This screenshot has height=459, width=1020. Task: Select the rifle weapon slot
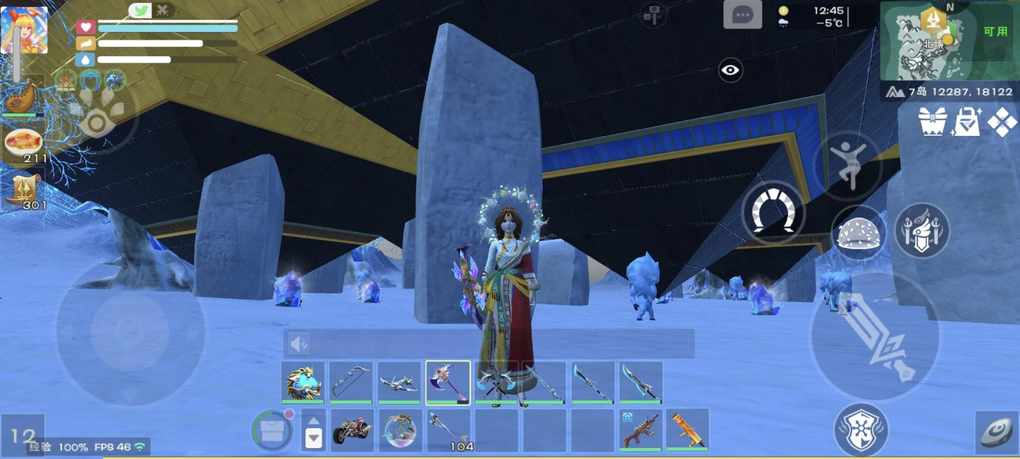click(640, 430)
